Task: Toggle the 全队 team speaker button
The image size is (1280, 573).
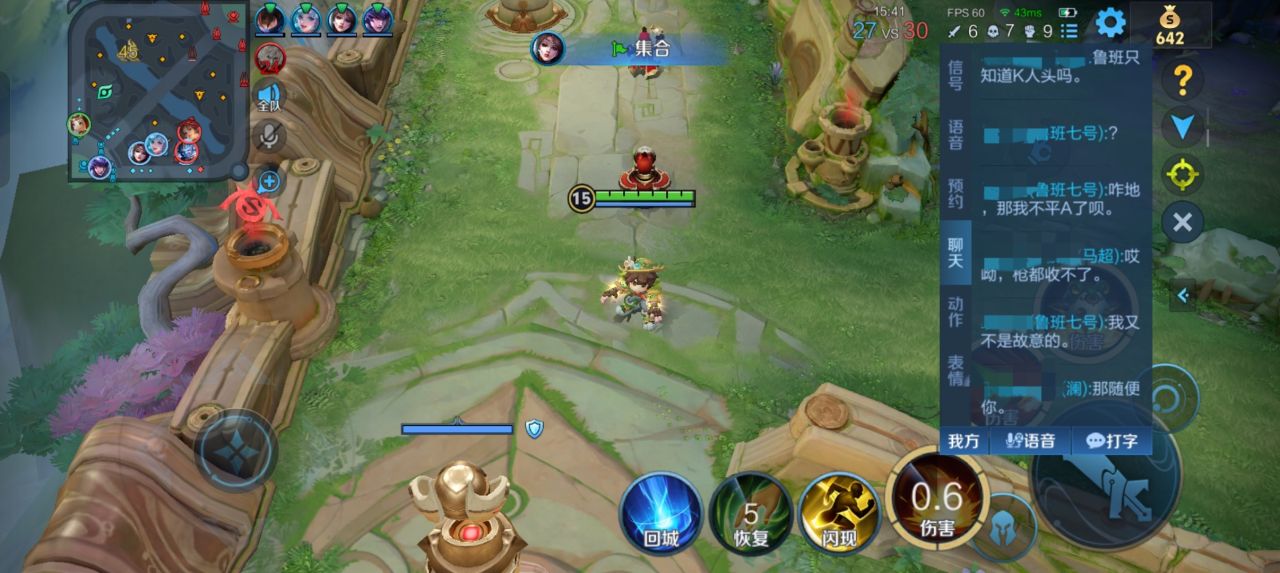Action: pos(269,96)
